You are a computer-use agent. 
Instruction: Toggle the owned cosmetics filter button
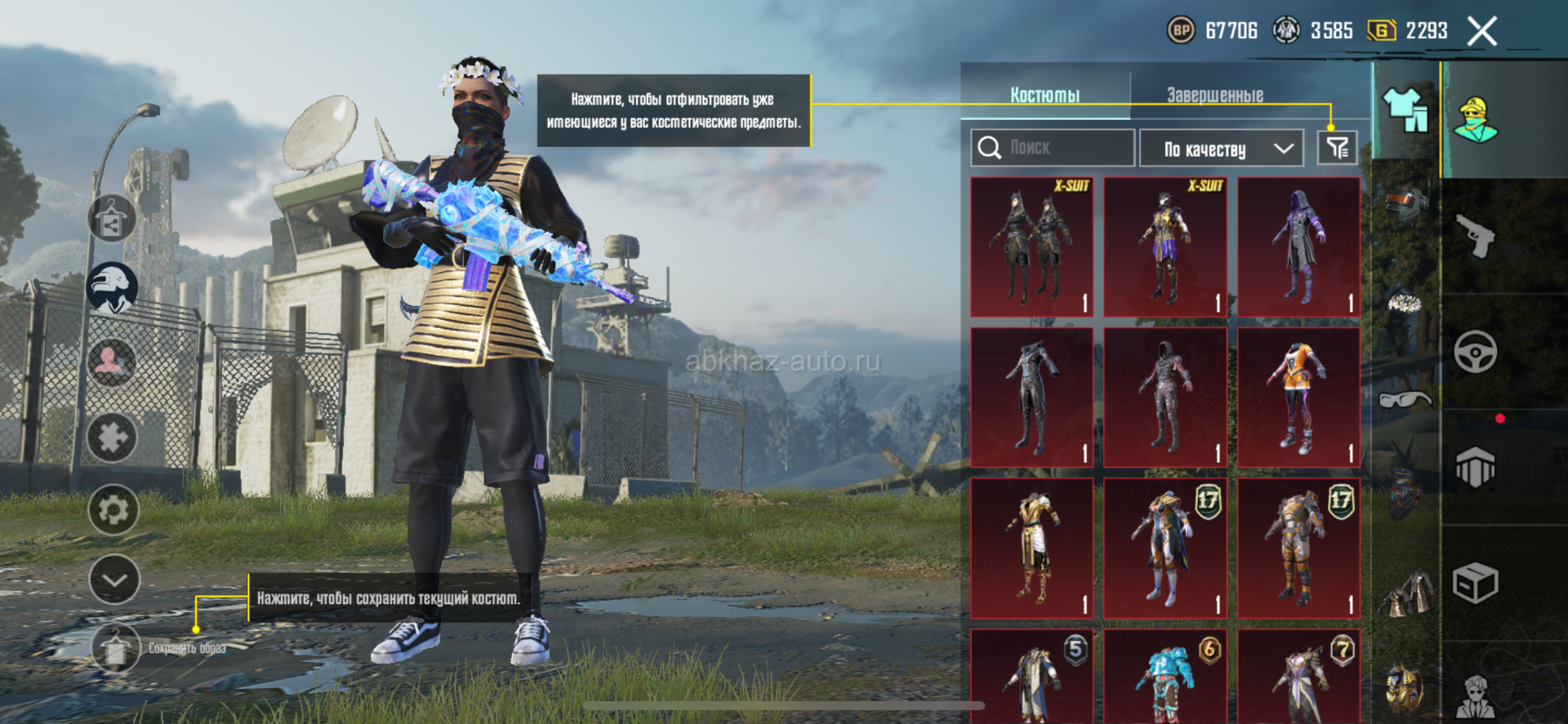(x=1337, y=148)
